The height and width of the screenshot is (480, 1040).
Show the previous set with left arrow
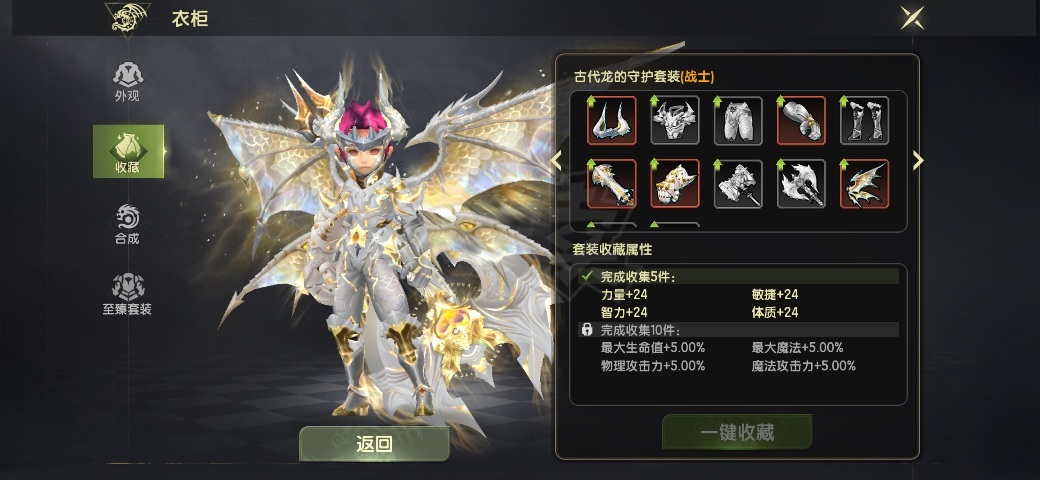click(x=557, y=160)
